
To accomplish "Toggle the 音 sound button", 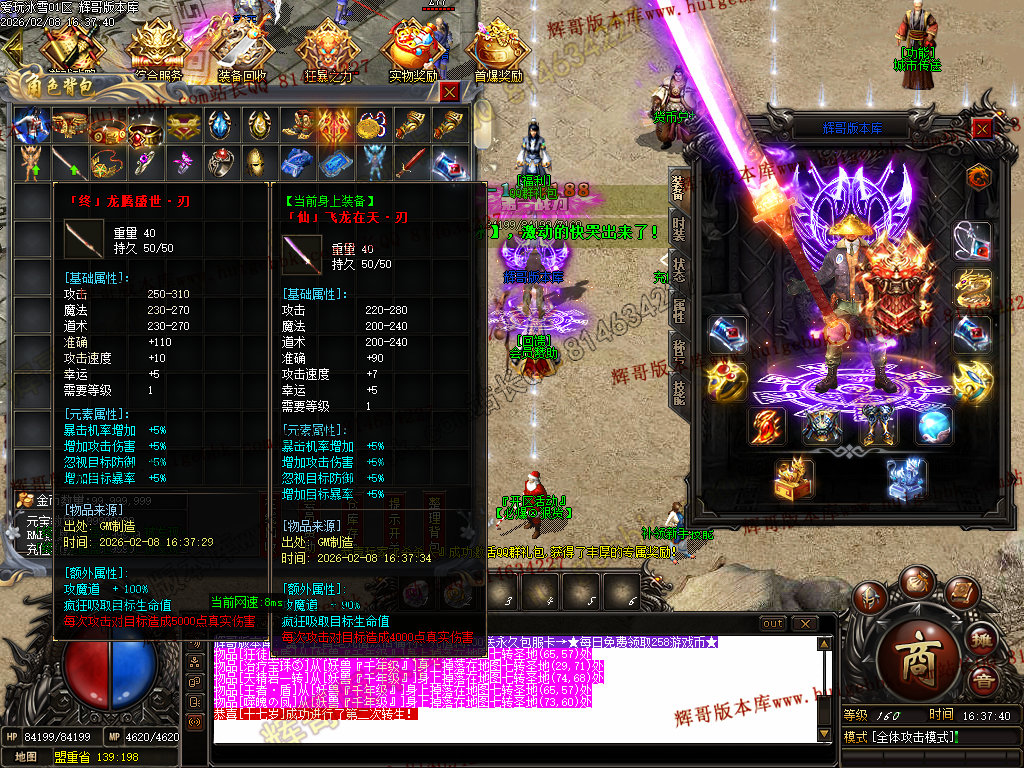I will (x=984, y=682).
